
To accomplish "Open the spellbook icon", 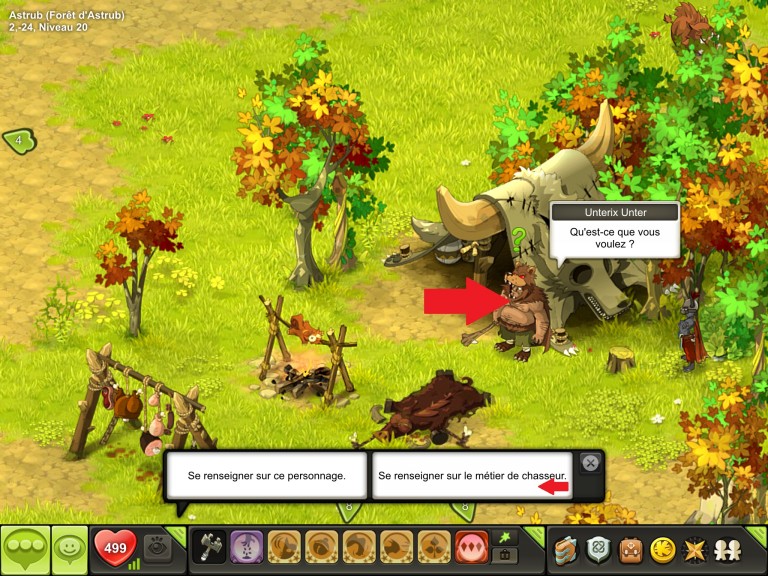I will [568, 549].
